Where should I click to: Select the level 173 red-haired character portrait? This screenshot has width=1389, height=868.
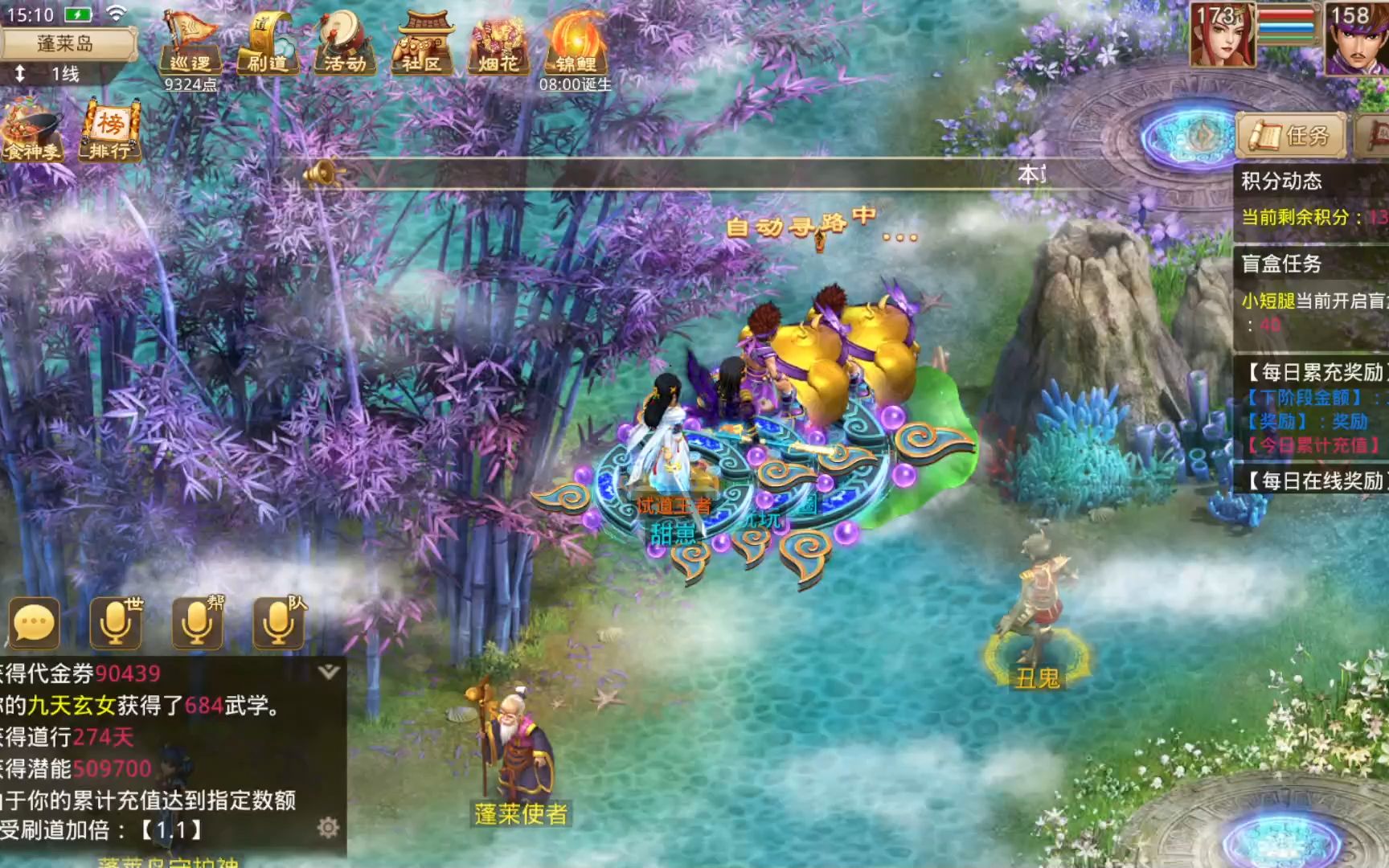click(x=1221, y=36)
